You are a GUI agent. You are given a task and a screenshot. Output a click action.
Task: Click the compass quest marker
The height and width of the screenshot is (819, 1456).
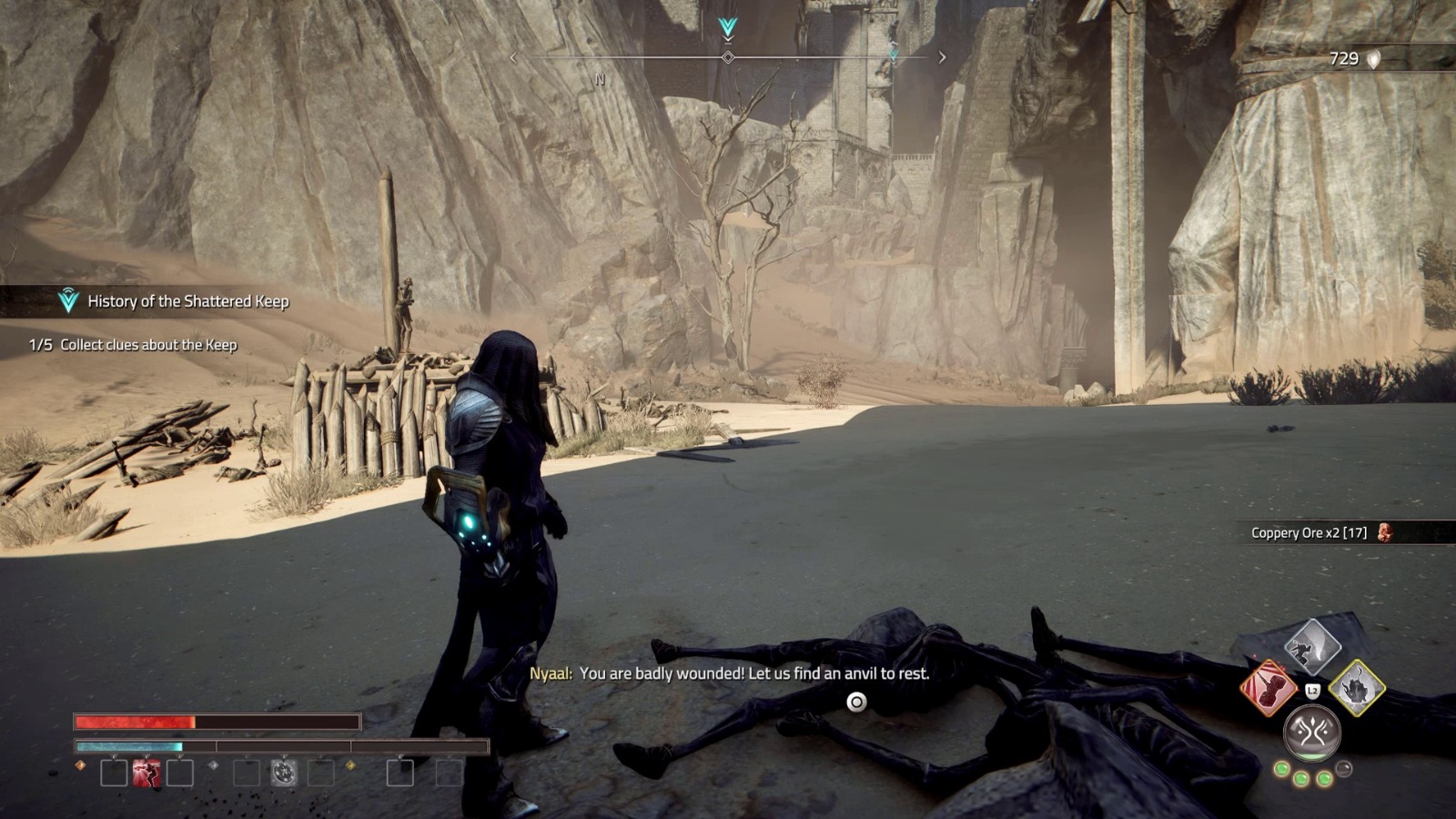[x=727, y=28]
